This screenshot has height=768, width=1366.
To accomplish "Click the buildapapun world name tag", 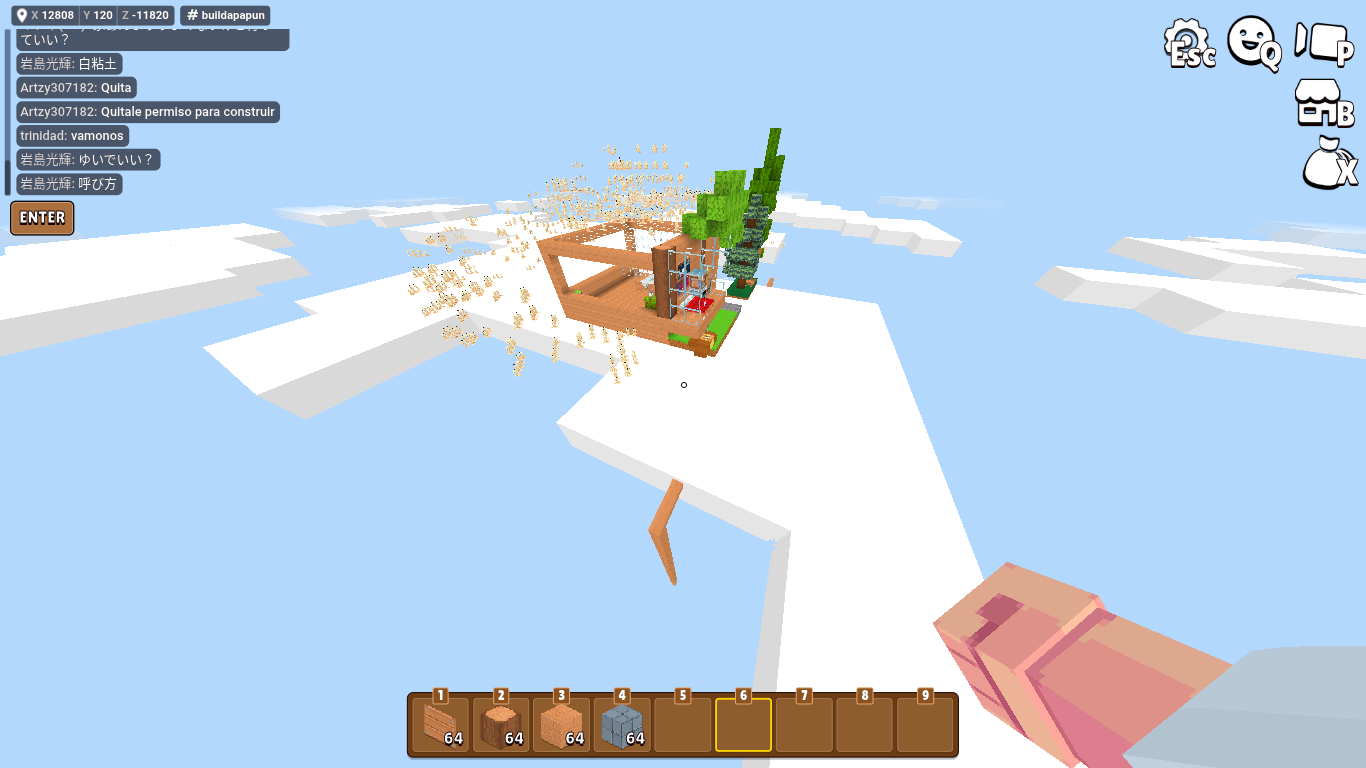I will [225, 16].
